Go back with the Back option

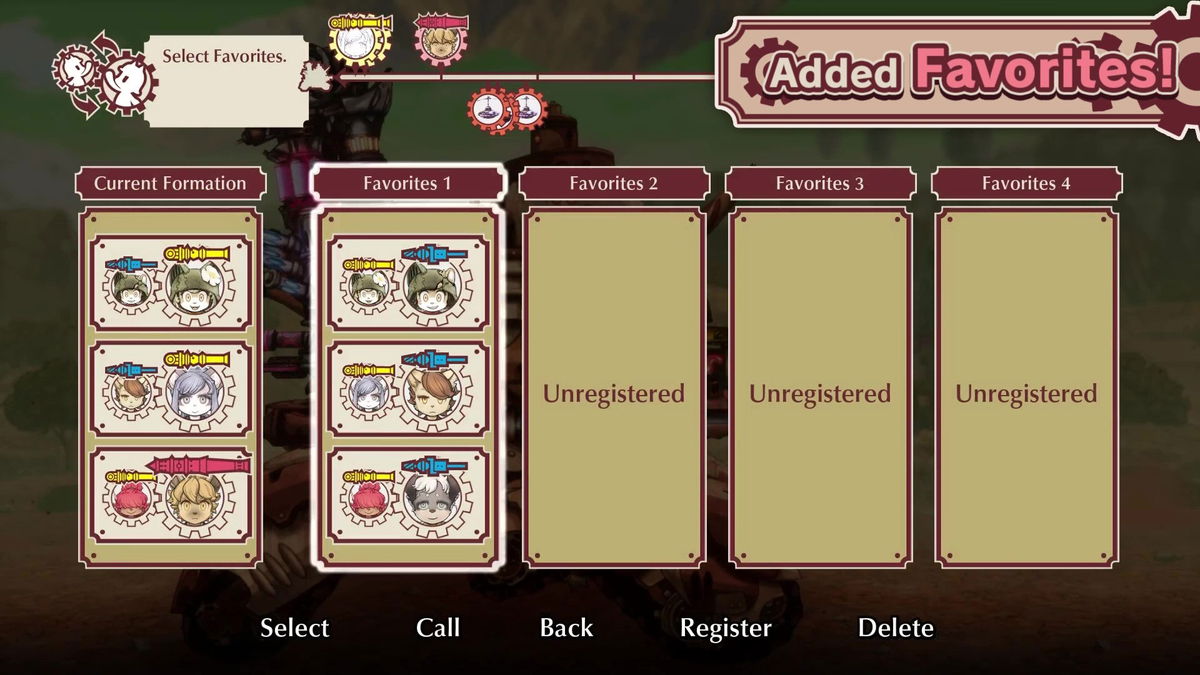click(566, 628)
